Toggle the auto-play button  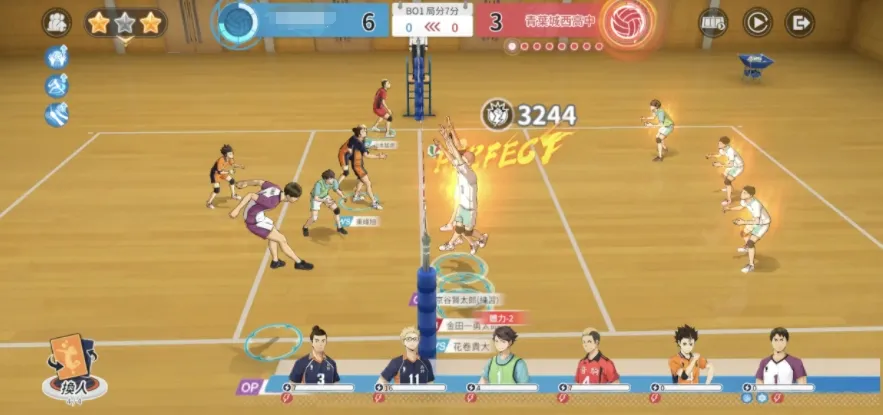click(757, 21)
